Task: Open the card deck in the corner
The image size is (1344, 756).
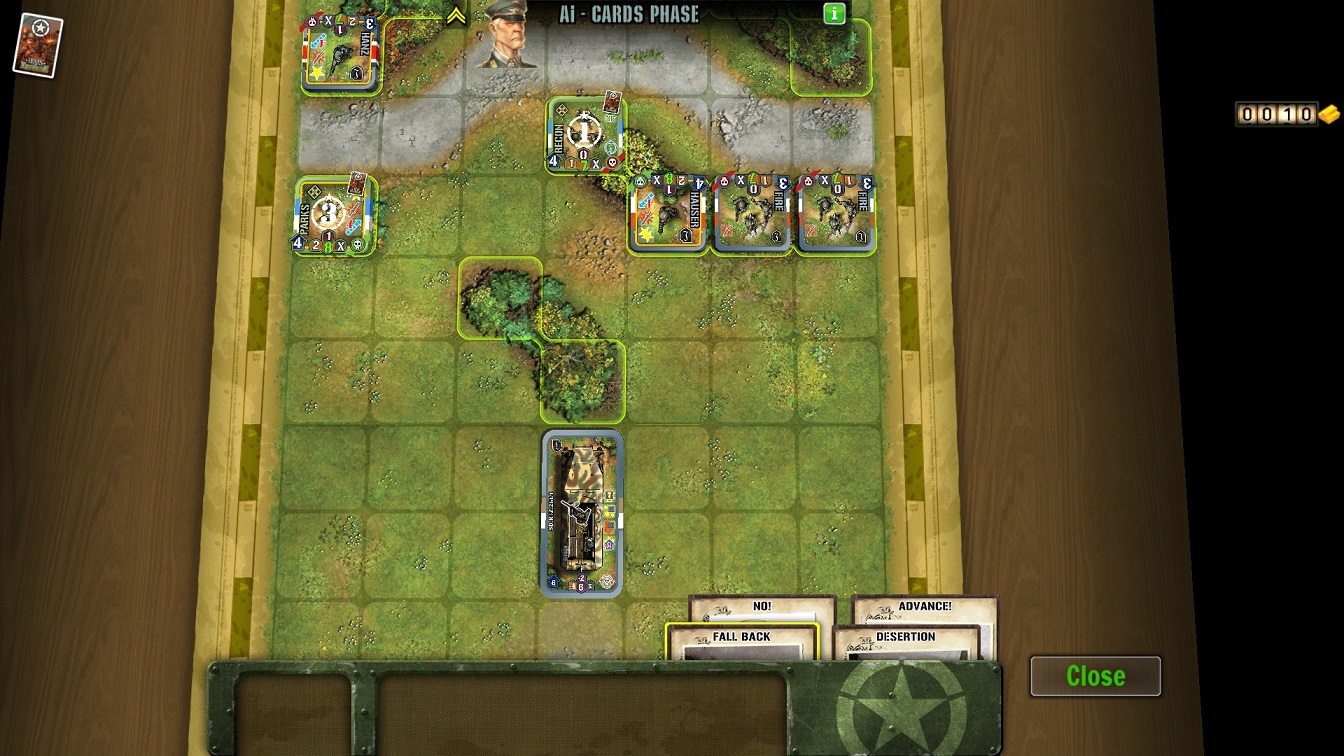Action: (38, 45)
